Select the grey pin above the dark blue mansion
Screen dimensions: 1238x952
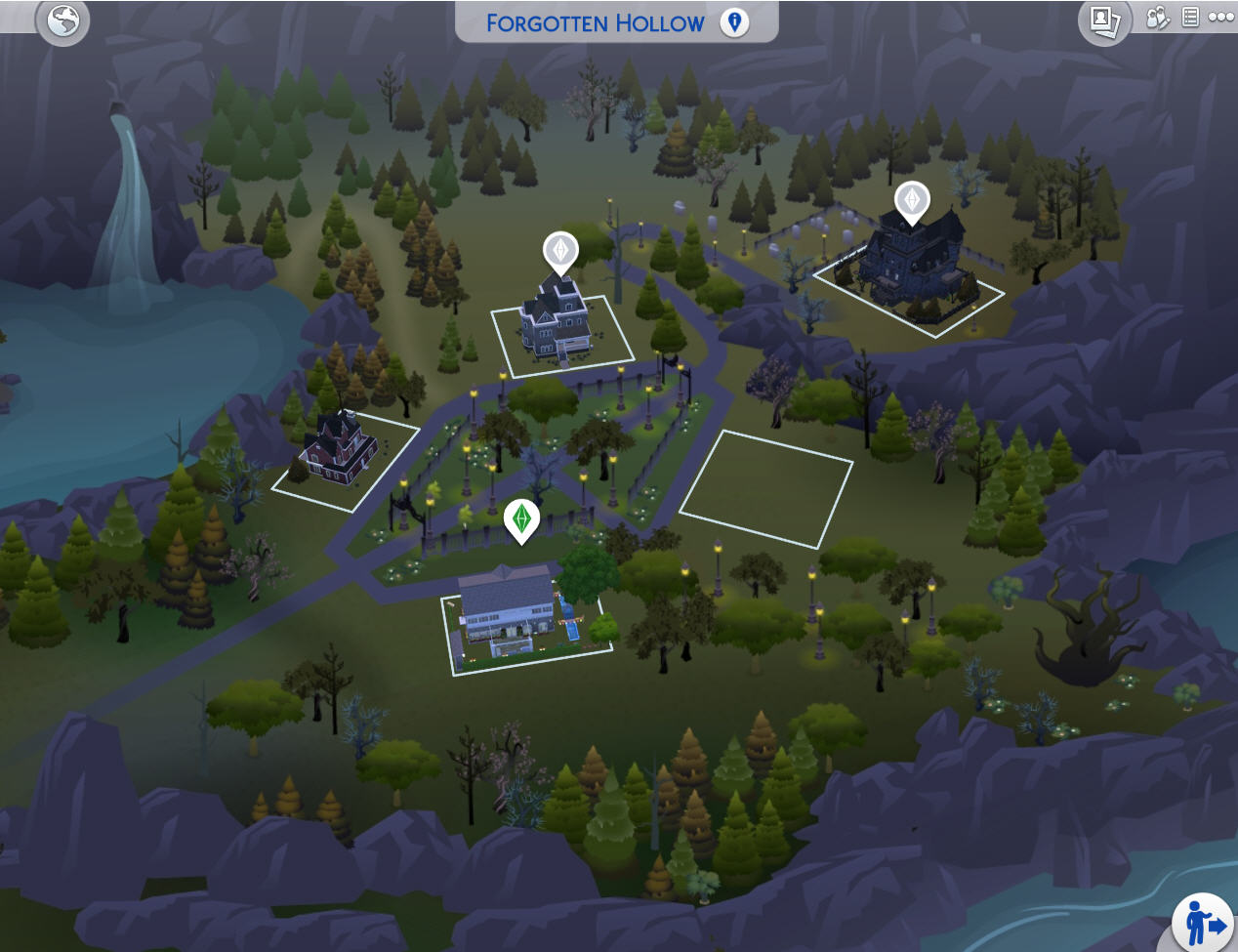point(912,201)
